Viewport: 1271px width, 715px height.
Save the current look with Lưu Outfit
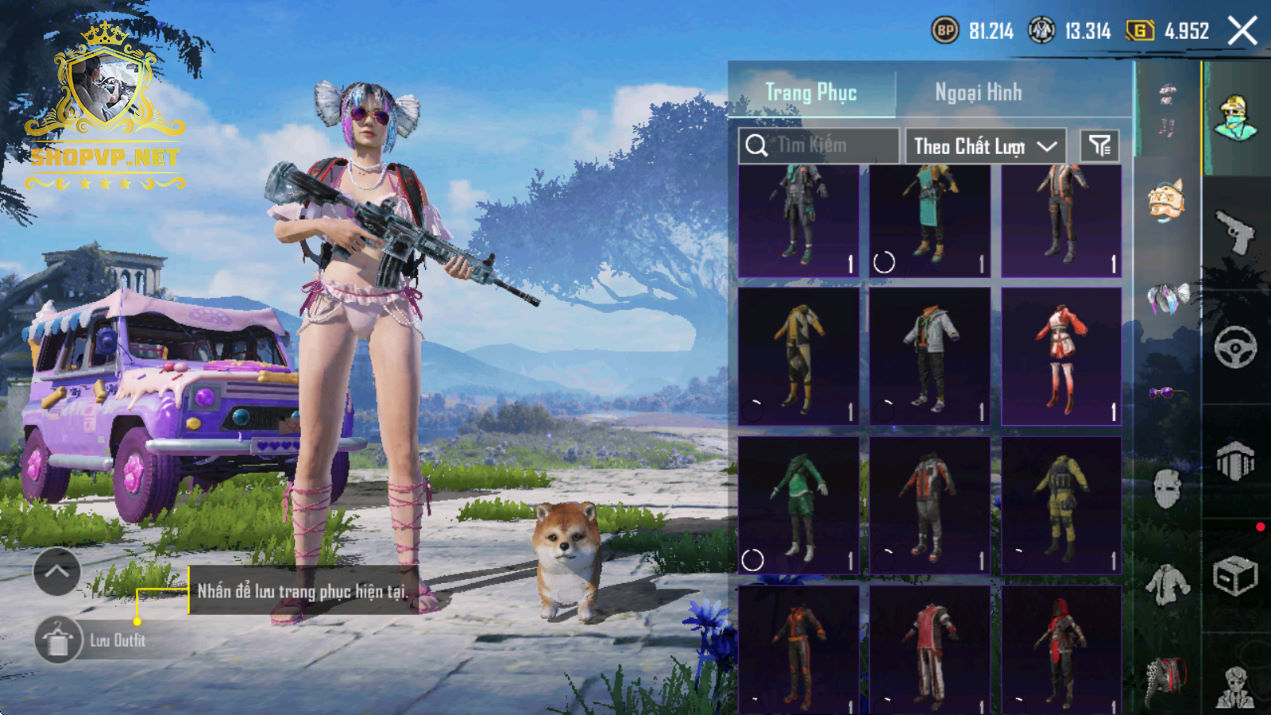click(x=59, y=640)
